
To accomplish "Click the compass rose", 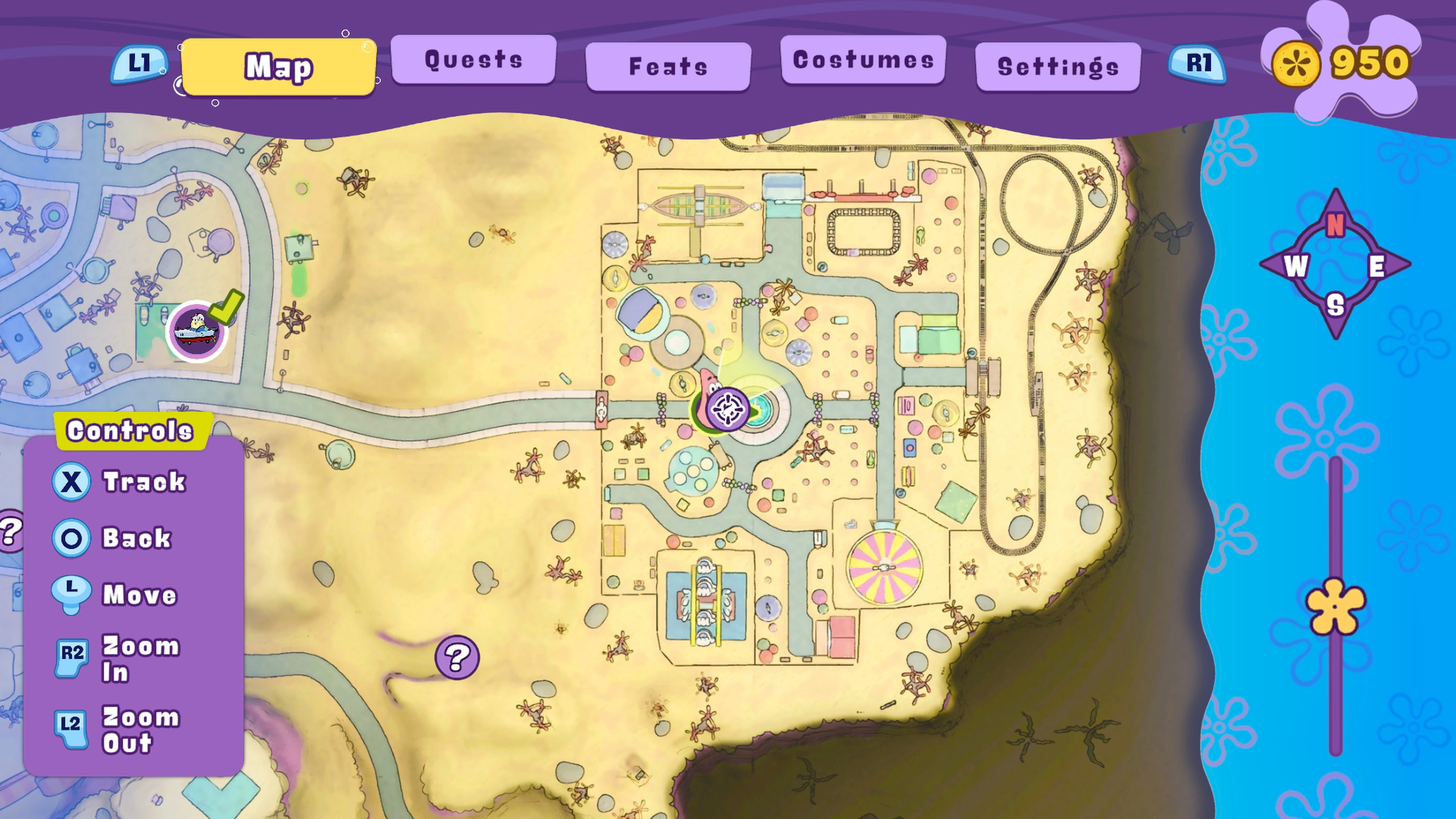I will coord(1335,264).
